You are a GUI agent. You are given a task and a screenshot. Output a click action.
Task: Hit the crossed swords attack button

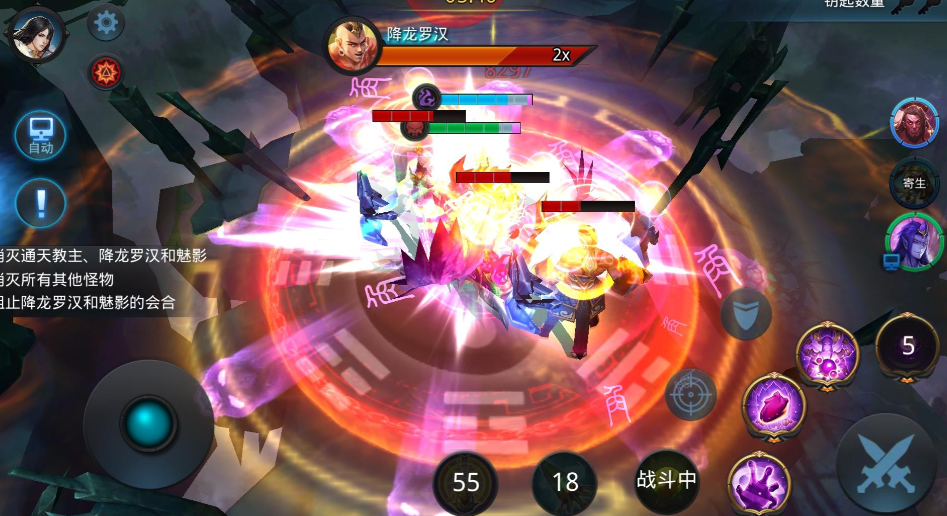(x=885, y=463)
